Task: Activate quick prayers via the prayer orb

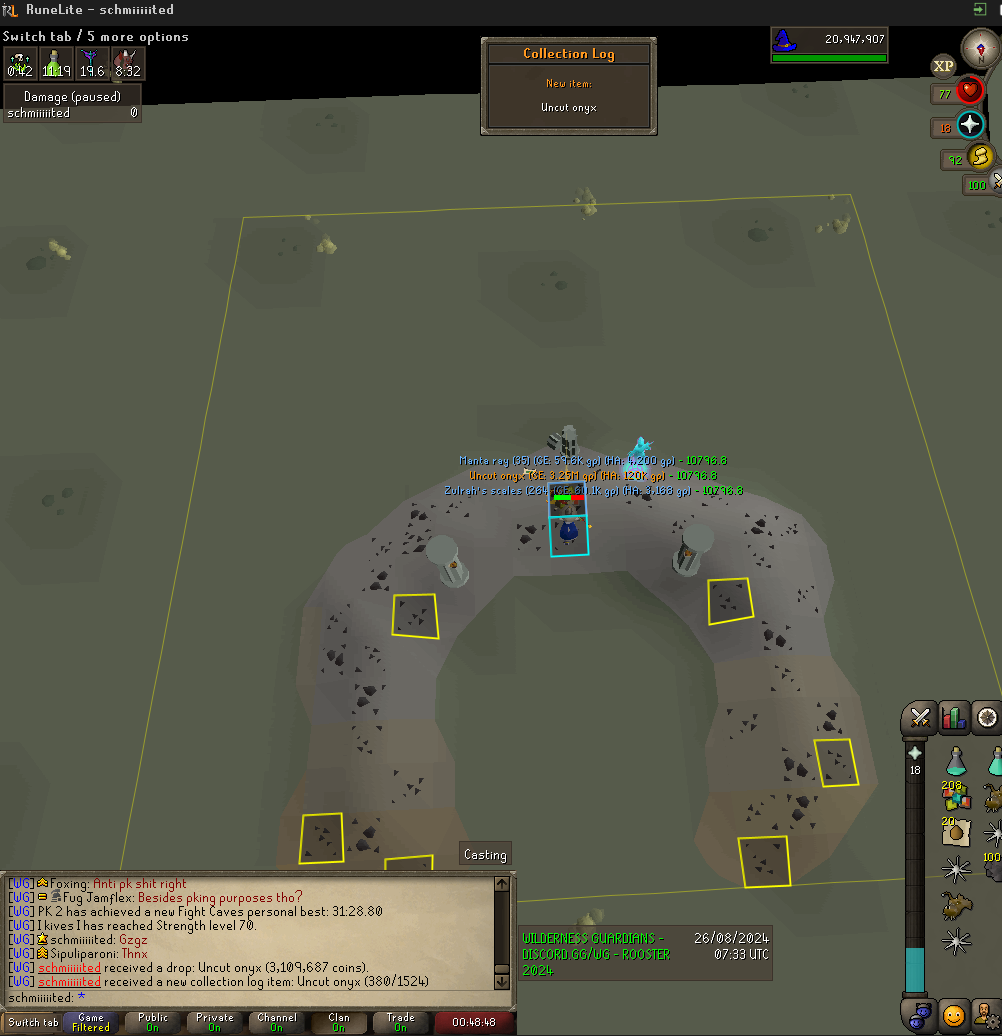Action: pos(970,125)
